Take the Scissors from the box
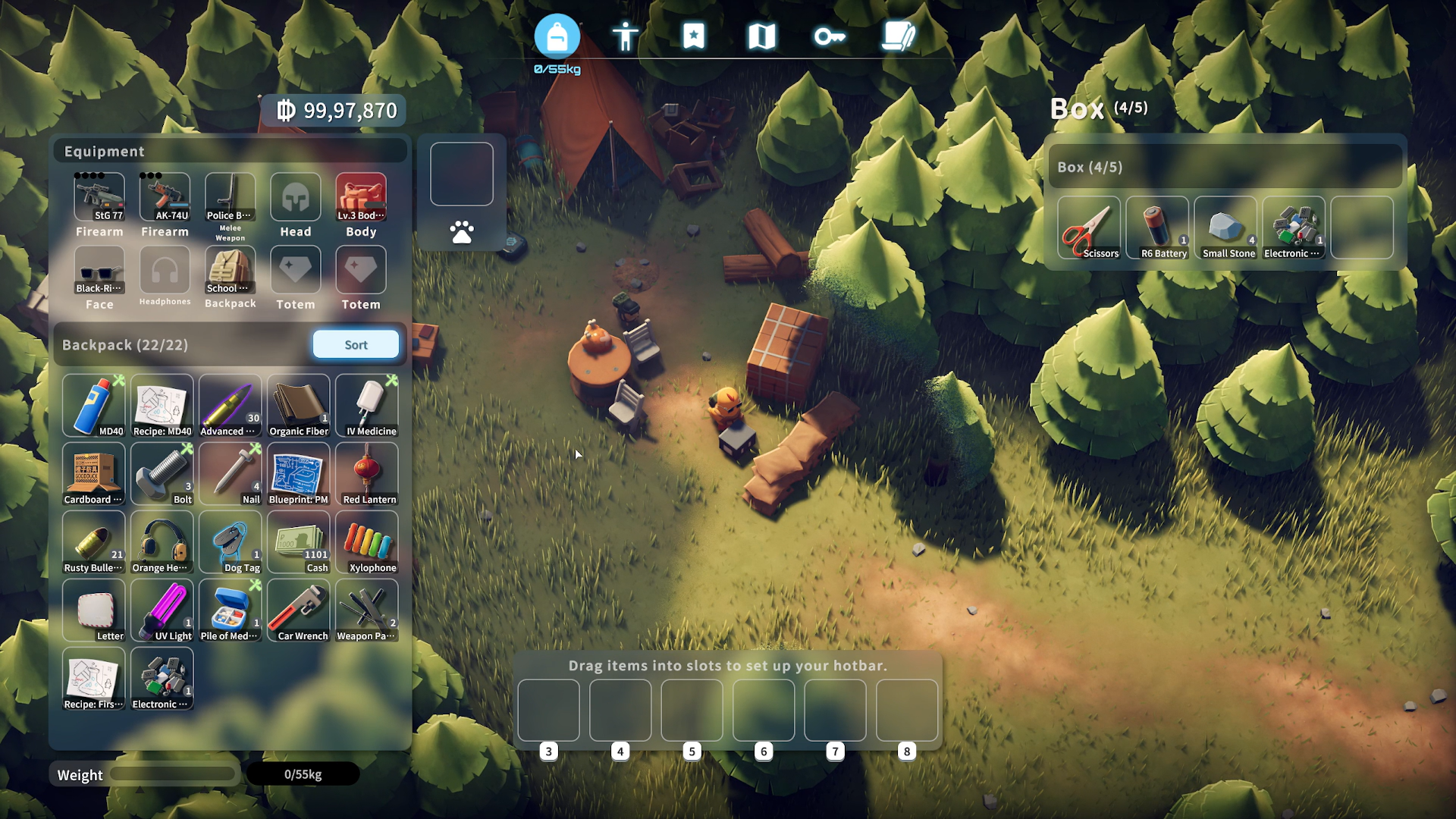Viewport: 1456px width, 819px height. [1089, 228]
